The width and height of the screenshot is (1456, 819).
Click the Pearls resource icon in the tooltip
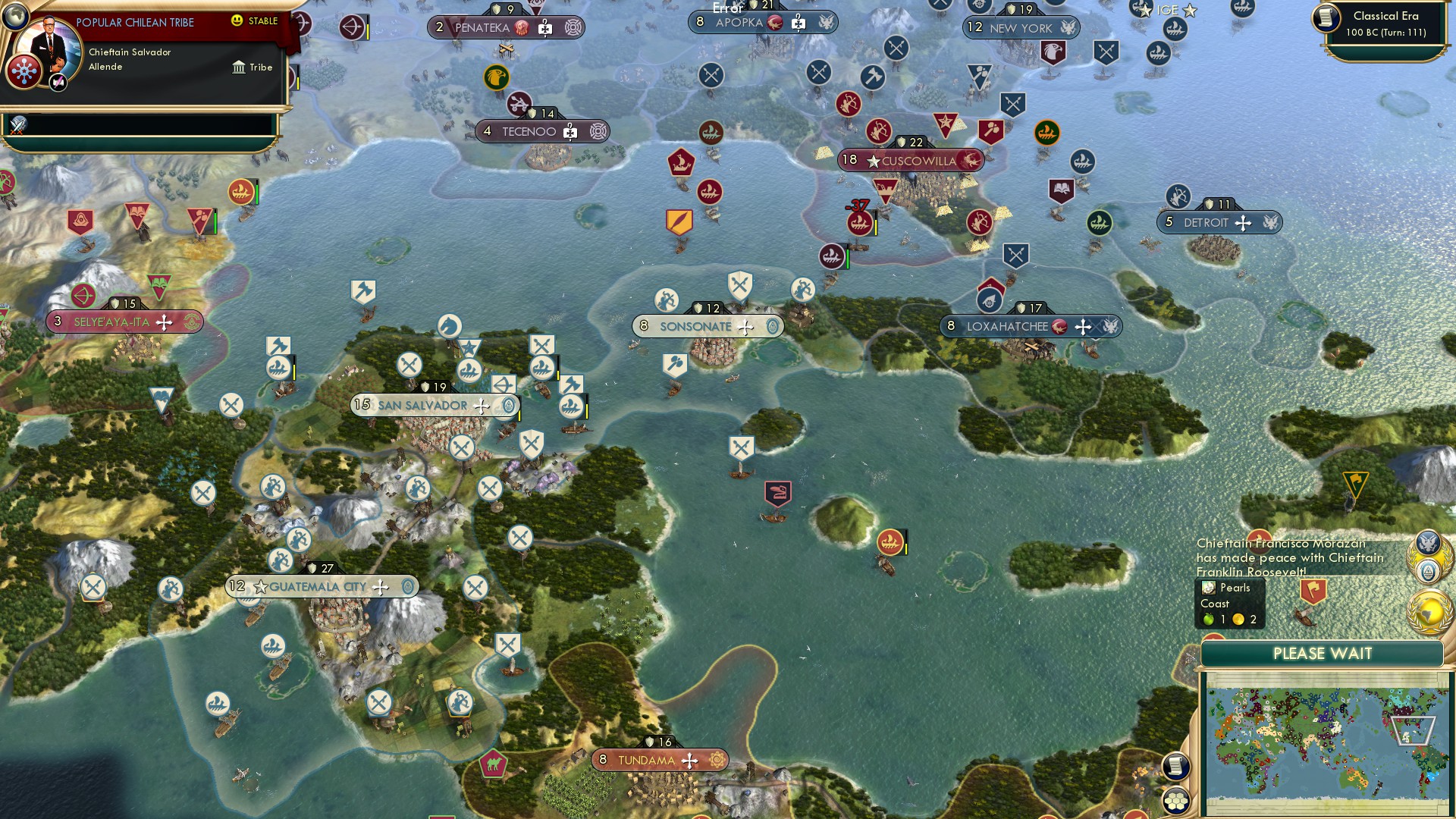pyautogui.click(x=1207, y=588)
